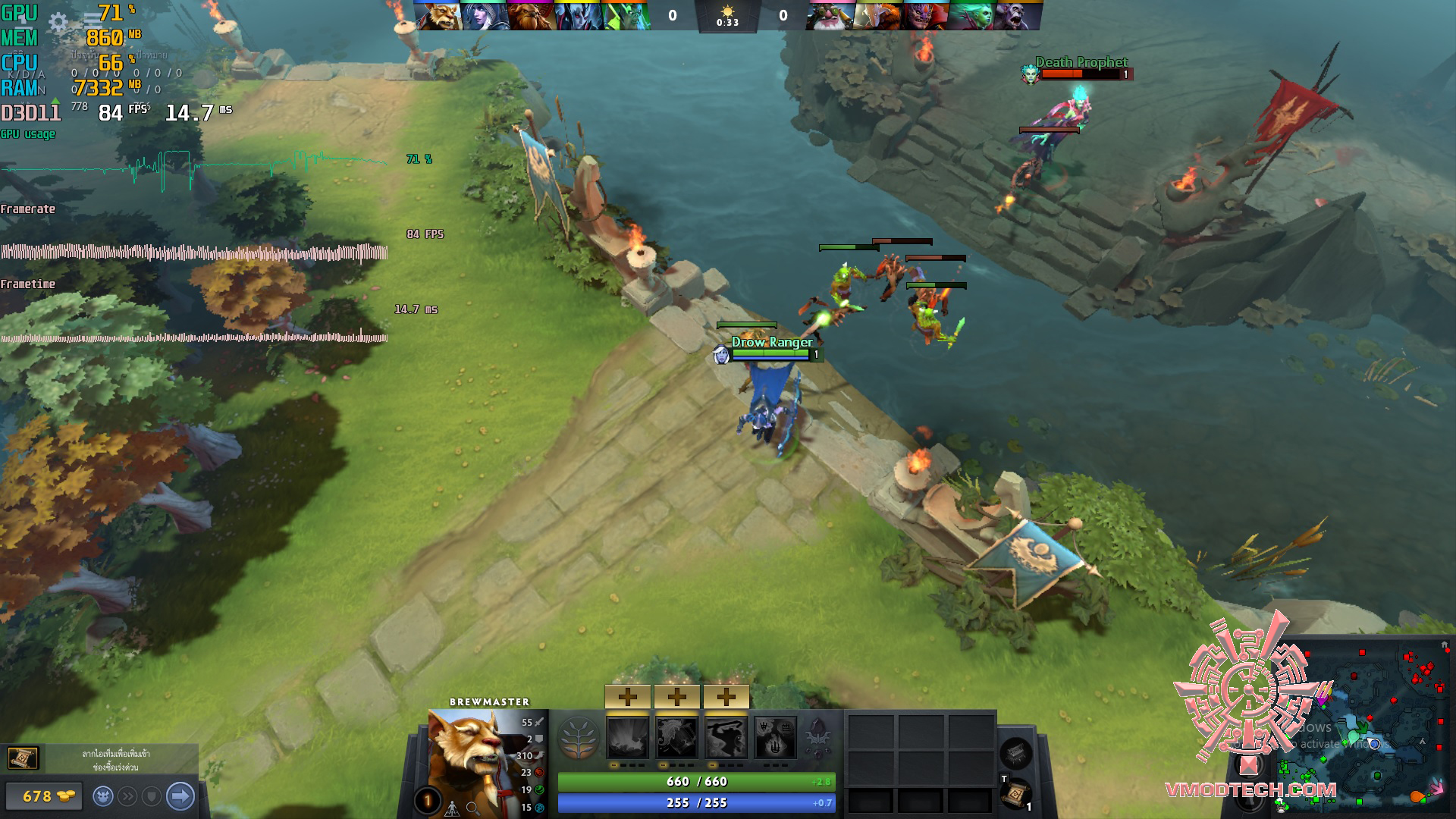This screenshot has width=1456, height=819.
Task: Select the Drunken Brawler ability
Action: tap(726, 737)
